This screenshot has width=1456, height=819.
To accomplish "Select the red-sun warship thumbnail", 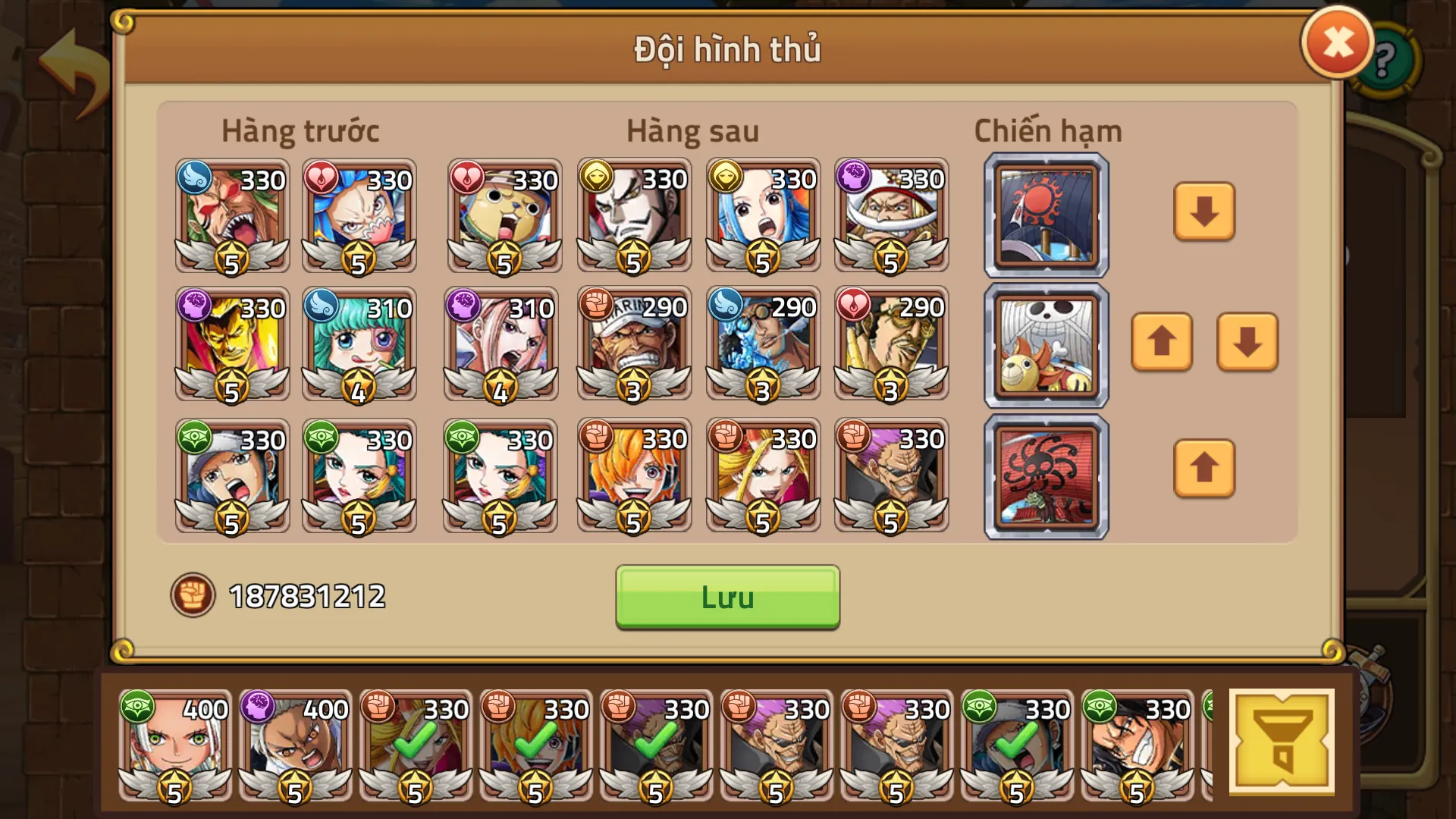I will (1044, 214).
